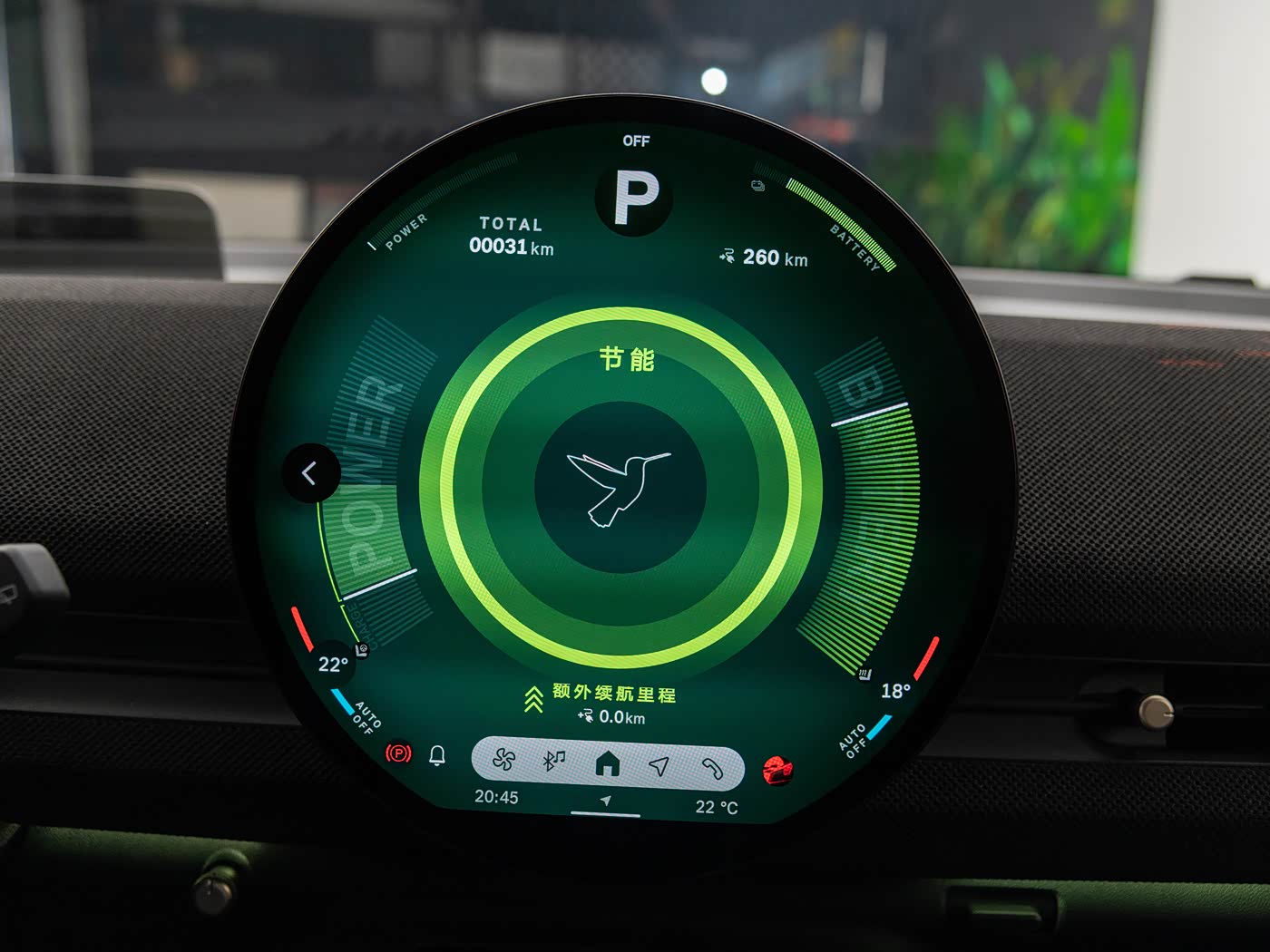The image size is (1270, 952).
Task: Open climate controls via fan icon
Action: tap(503, 760)
